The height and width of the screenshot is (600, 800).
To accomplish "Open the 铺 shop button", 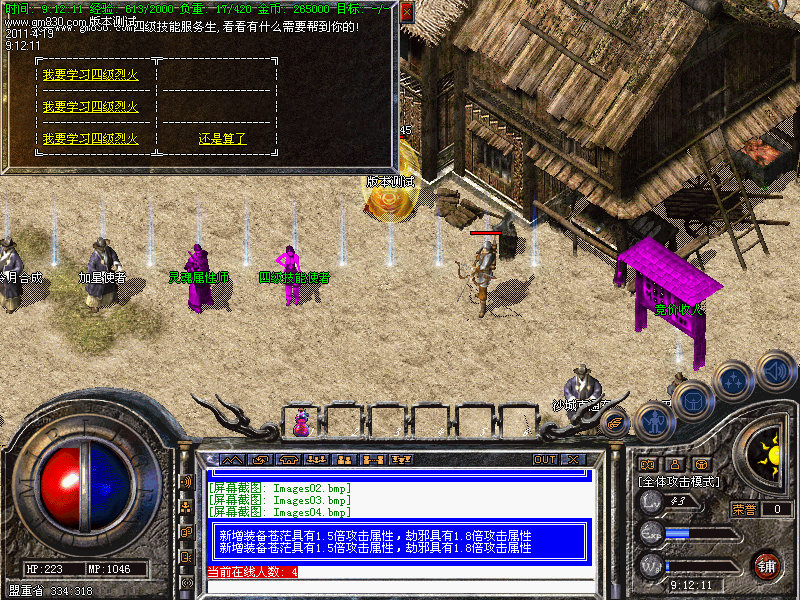I will 766,565.
